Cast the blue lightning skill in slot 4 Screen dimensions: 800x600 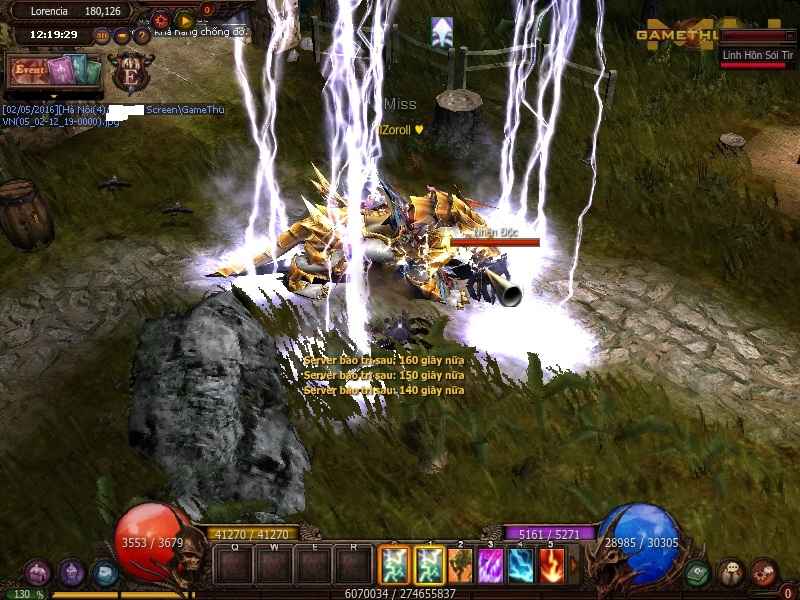(520, 566)
